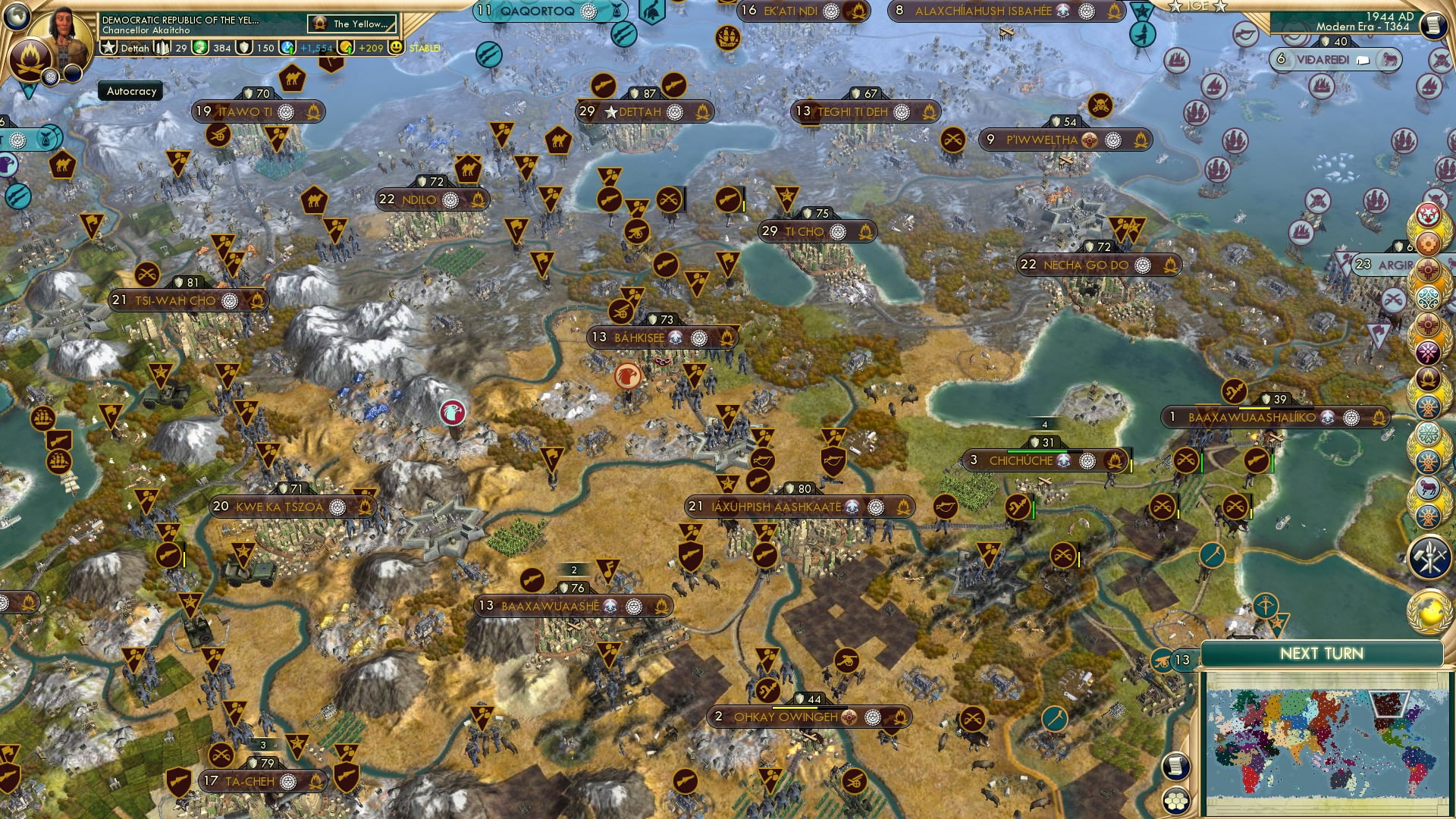Click the star icon beside Dettah
Screen dimensions: 1456x819
(x=108, y=48)
